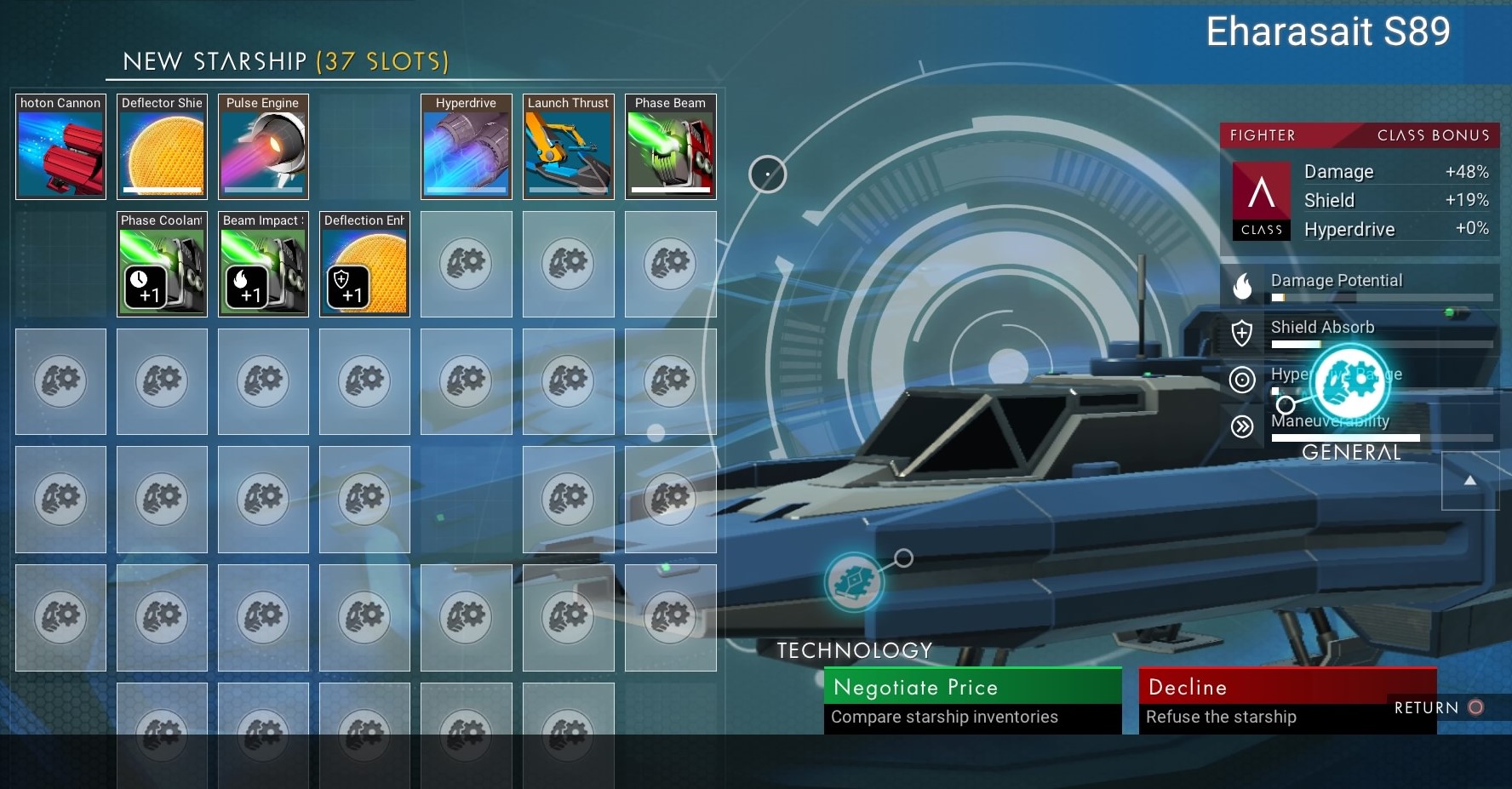The image size is (1512, 789).
Task: Inspect the Phase Coolant upgrade slot
Action: [x=162, y=264]
